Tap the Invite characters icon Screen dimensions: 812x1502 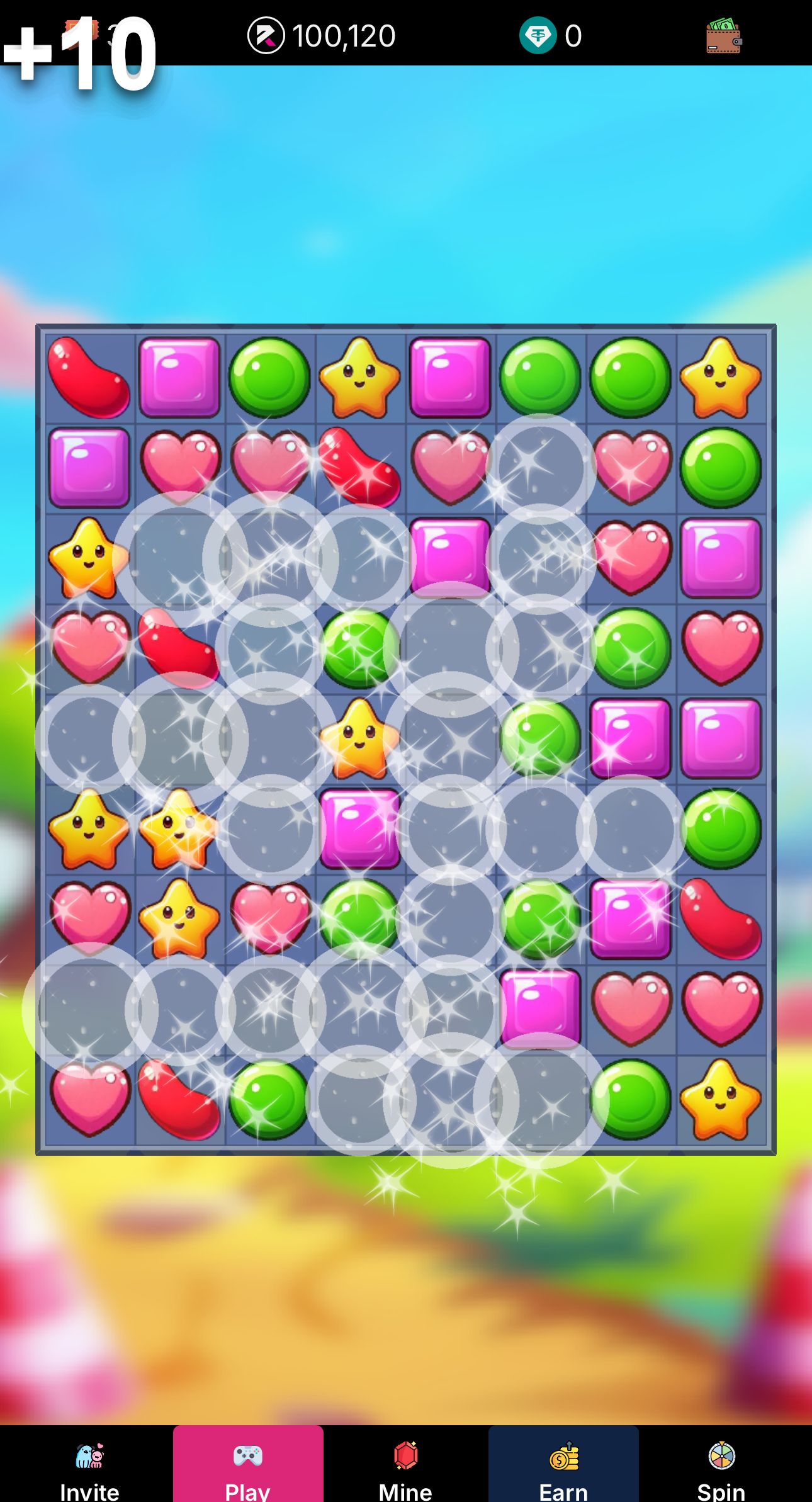90,1454
